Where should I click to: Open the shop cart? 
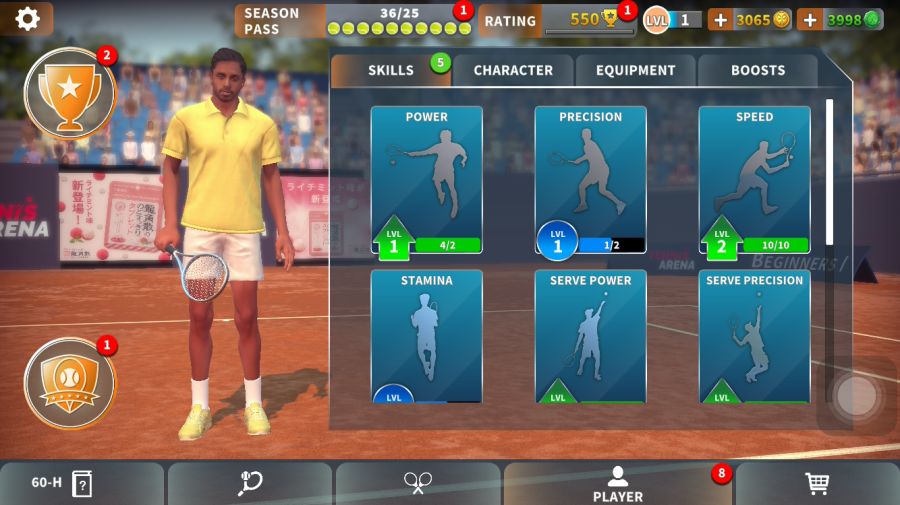point(817,484)
